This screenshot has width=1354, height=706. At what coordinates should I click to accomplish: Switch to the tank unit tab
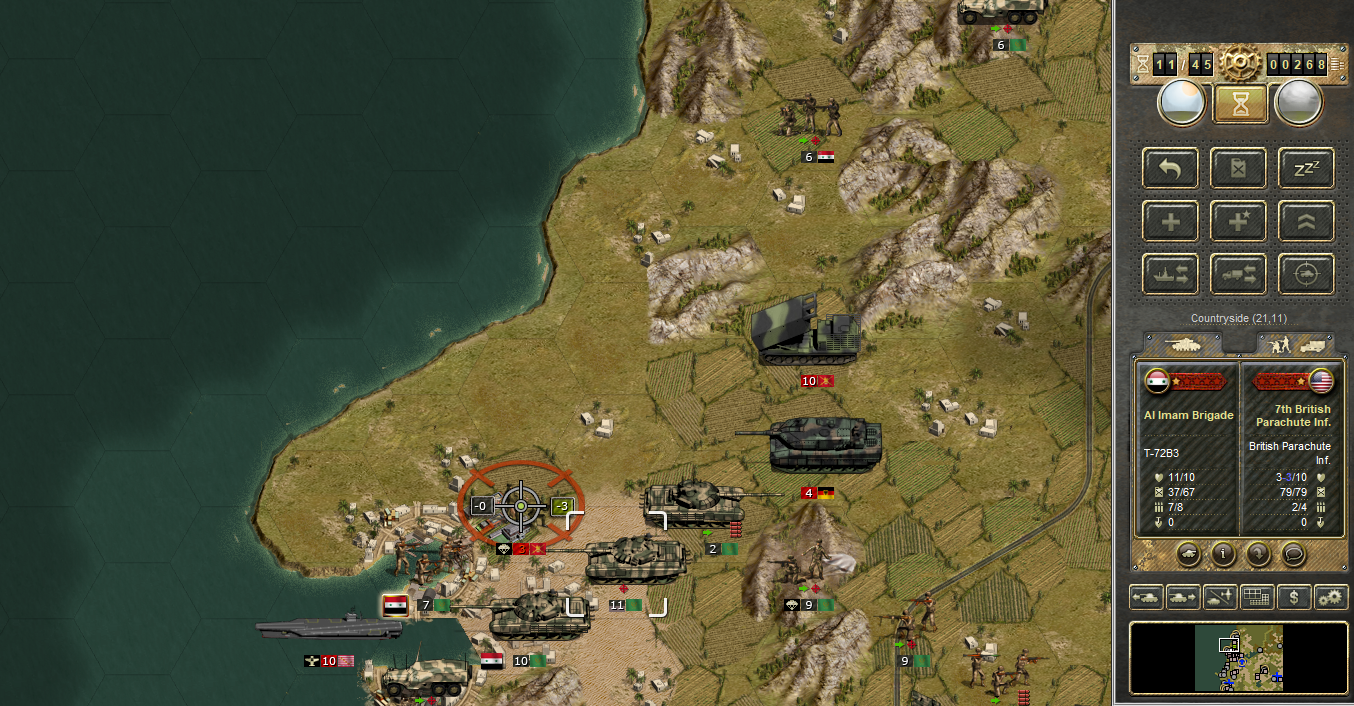point(1183,344)
